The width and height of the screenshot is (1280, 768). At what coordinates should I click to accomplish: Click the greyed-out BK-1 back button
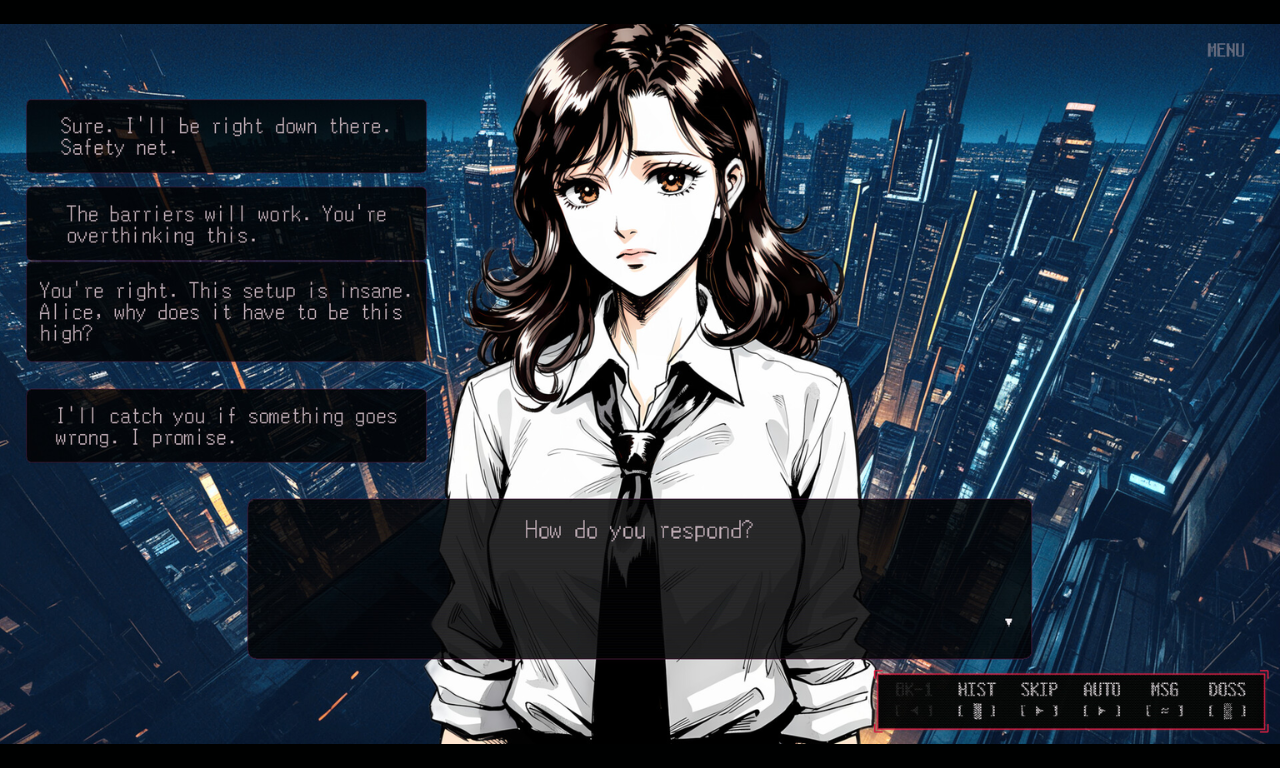pyautogui.click(x=914, y=700)
